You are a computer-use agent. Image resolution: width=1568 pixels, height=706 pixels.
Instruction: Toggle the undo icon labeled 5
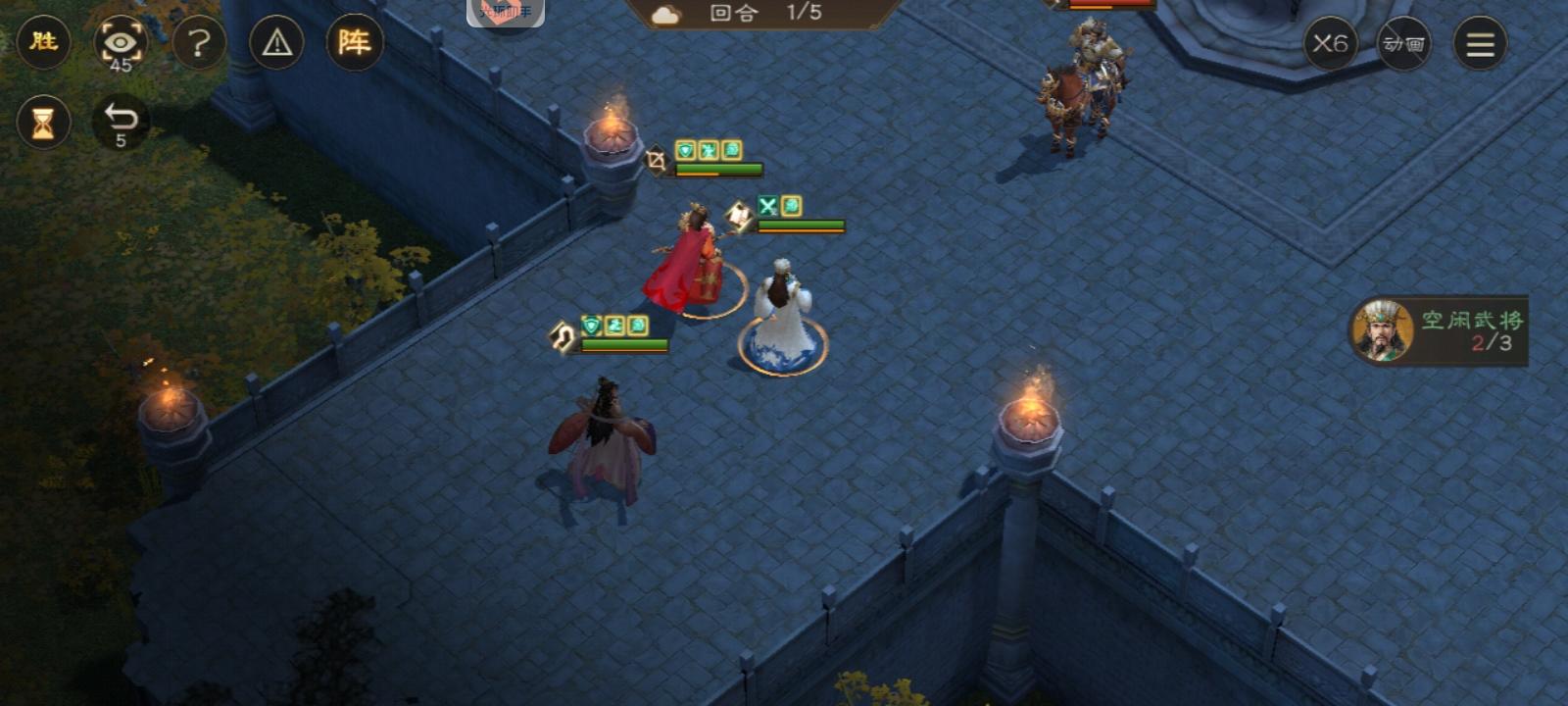[x=120, y=120]
